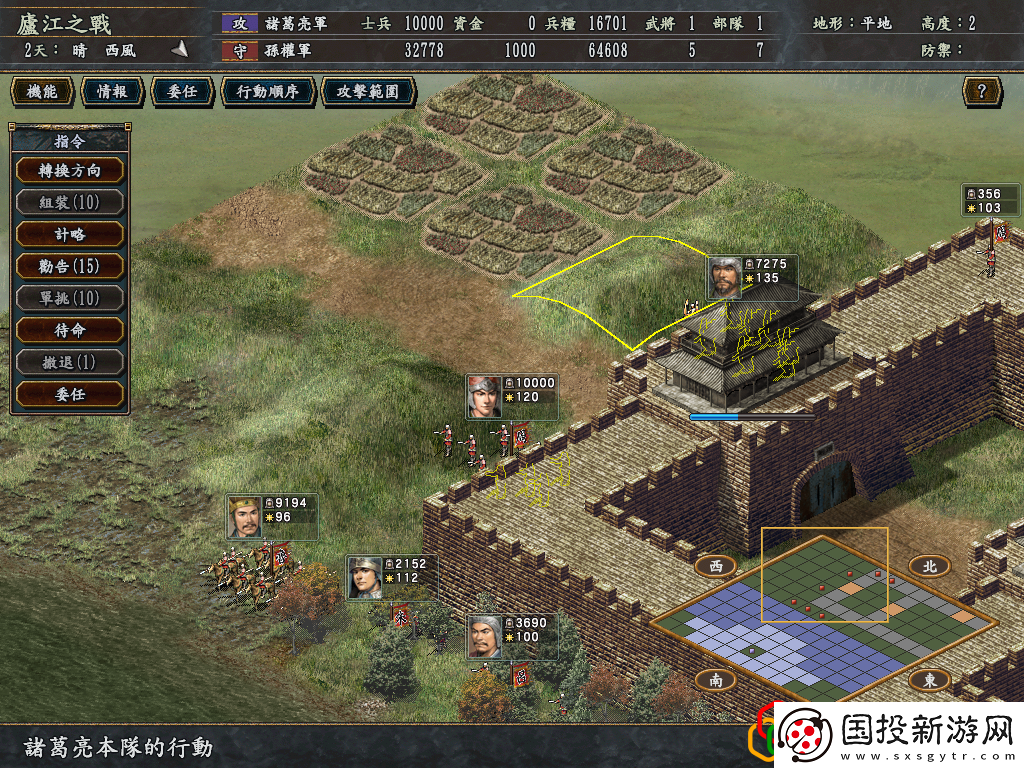This screenshot has height=768, width=1024.
Task: Select the 組裝(10) assemble command
Action: click(70, 202)
